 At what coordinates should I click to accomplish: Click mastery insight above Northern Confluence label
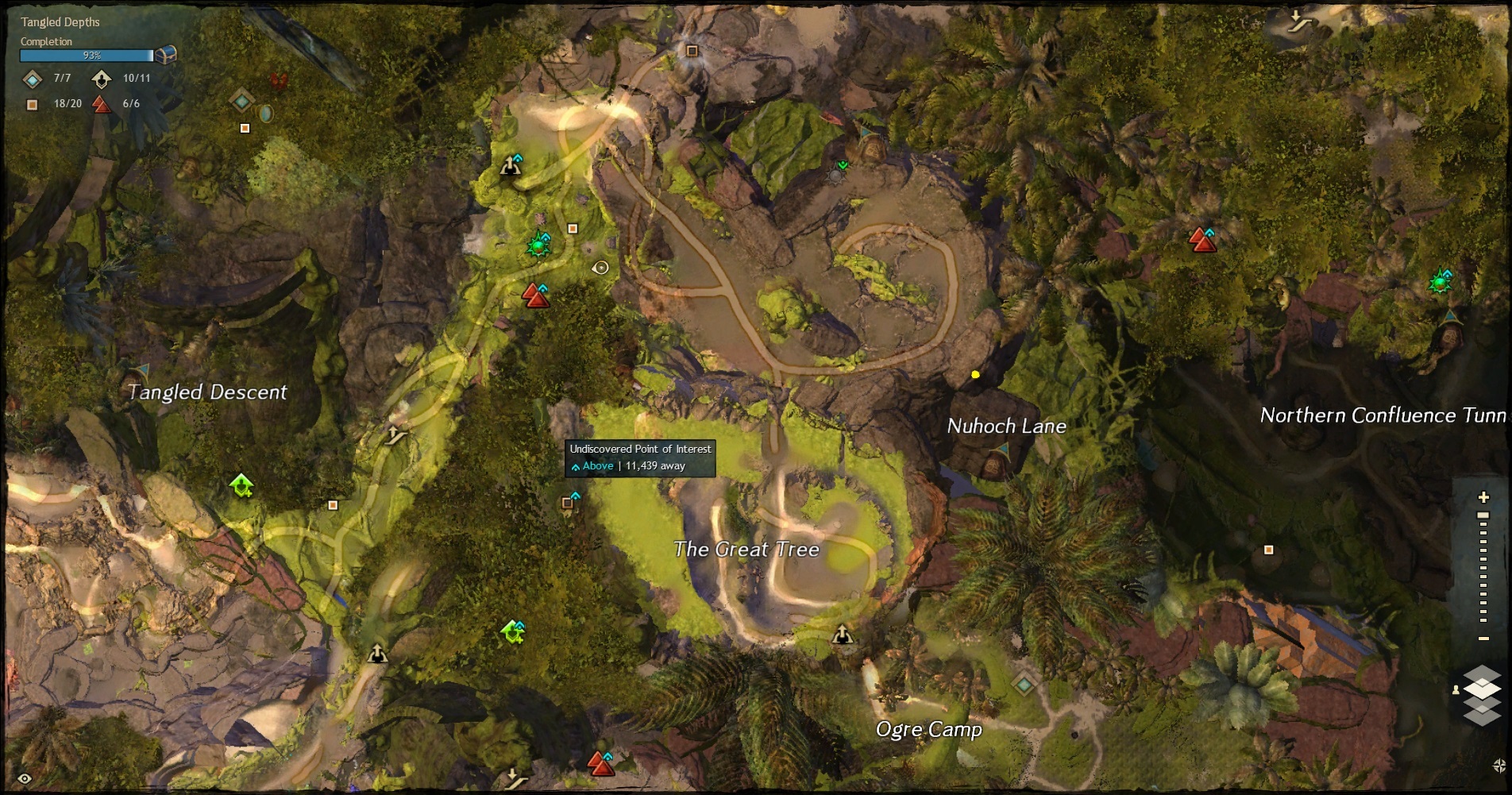[1439, 282]
